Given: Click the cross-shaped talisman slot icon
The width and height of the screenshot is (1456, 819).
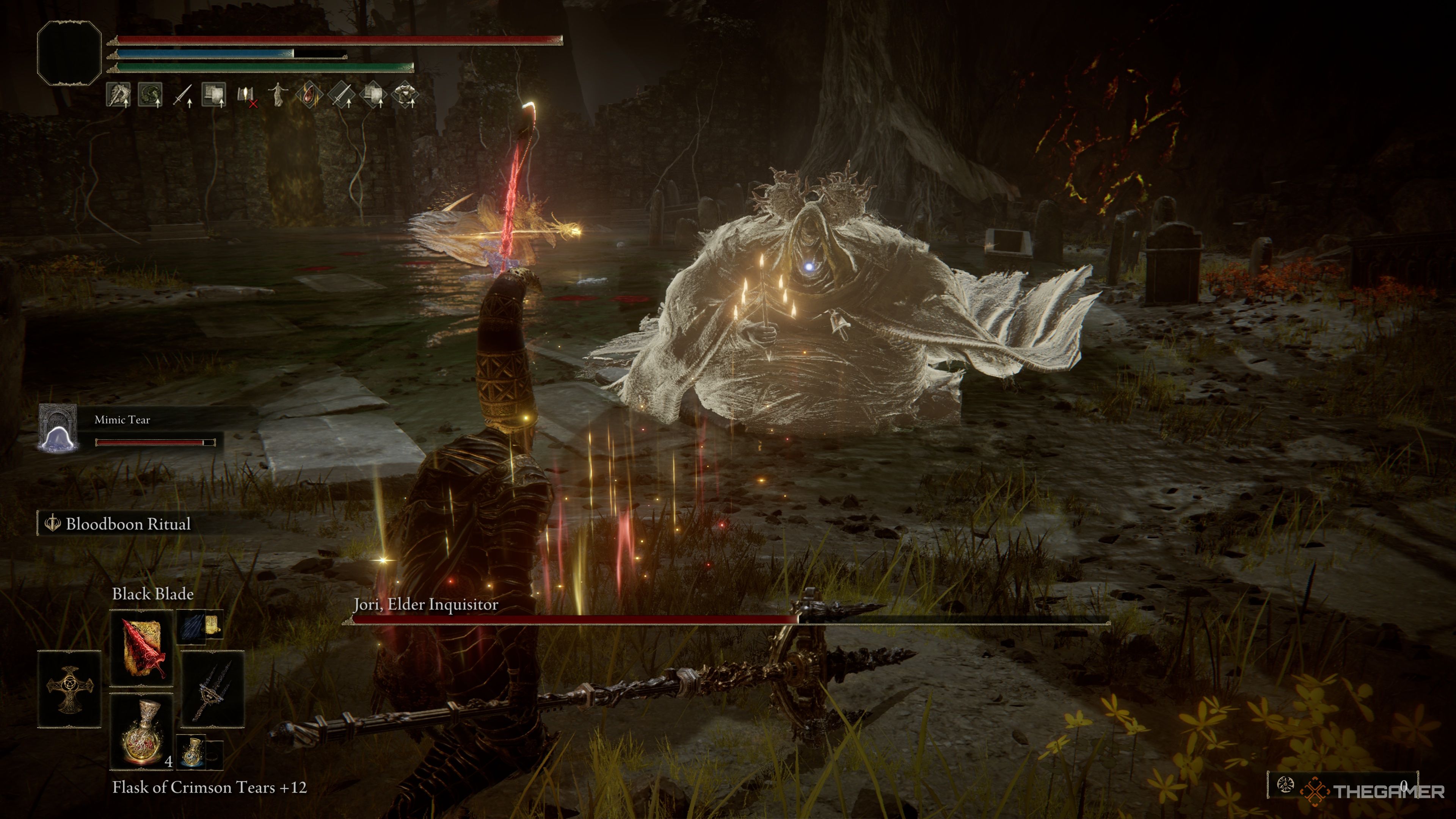Looking at the screenshot, I should (69, 689).
